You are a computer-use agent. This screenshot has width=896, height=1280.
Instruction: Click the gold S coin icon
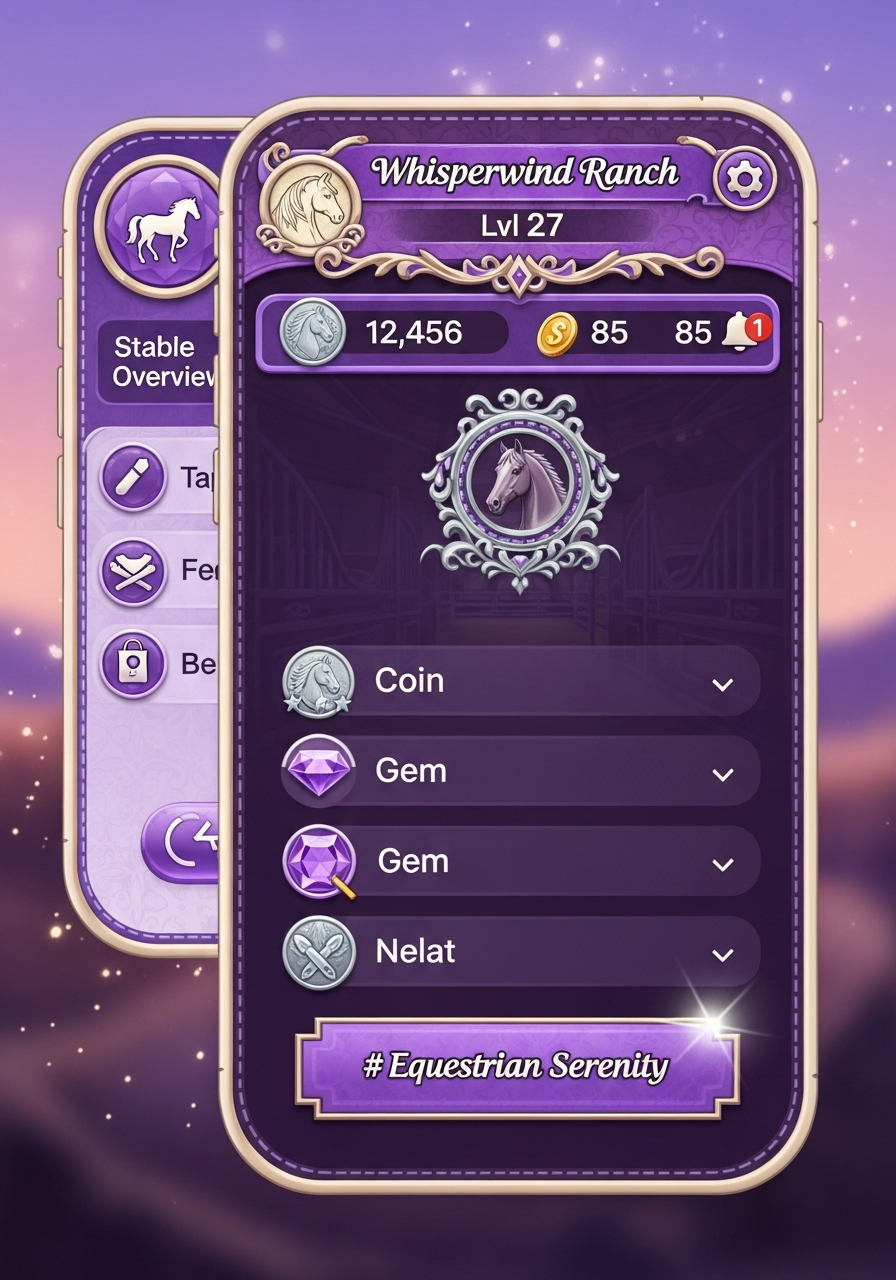coord(557,333)
